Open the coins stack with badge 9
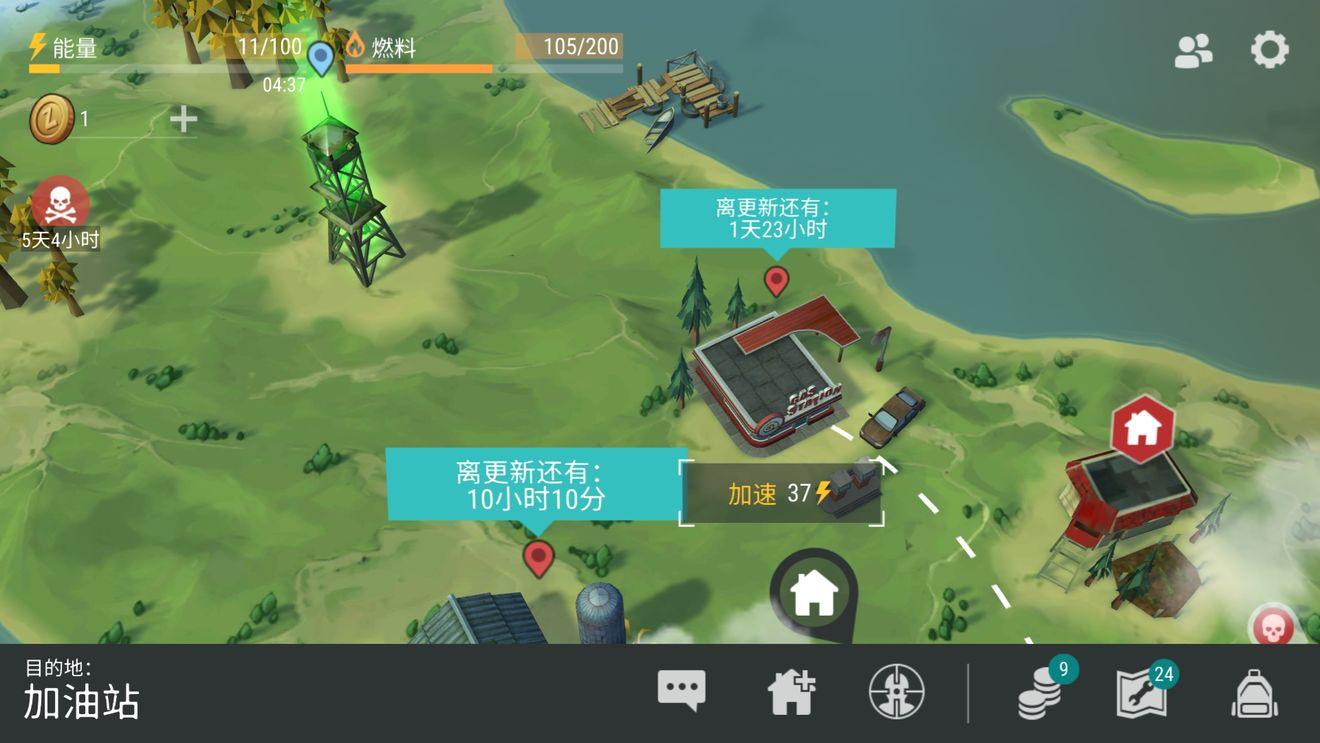Screen dimensions: 1320x743 1040,692
